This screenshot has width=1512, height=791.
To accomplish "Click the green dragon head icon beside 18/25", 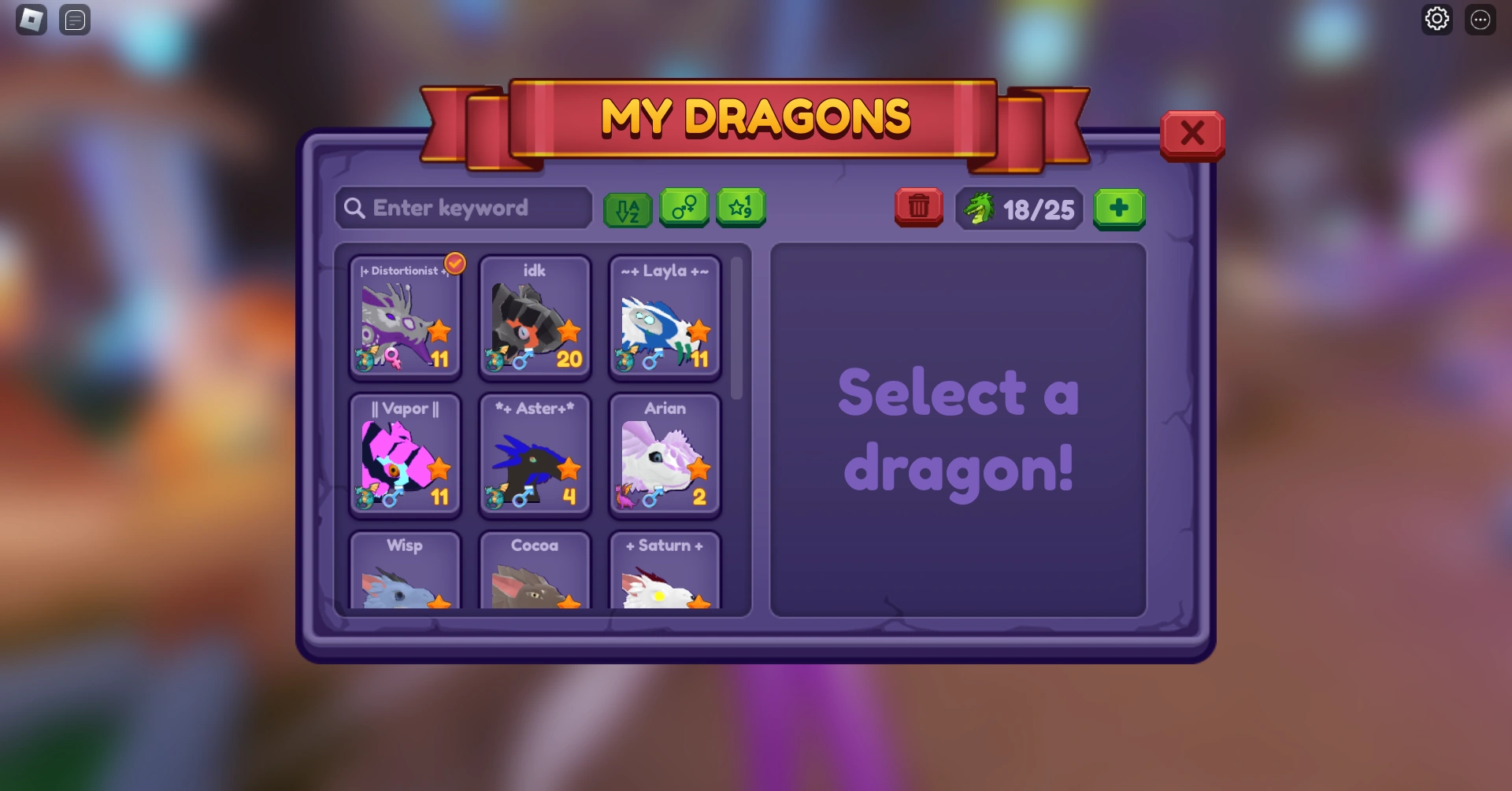I will coord(980,208).
